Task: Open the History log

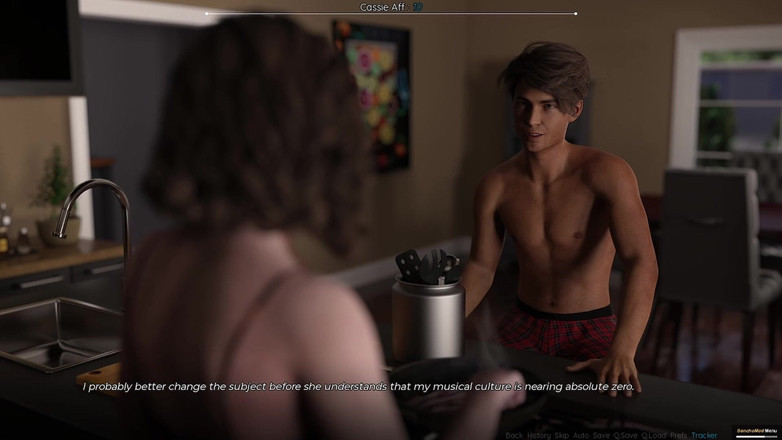Action: pos(538,435)
